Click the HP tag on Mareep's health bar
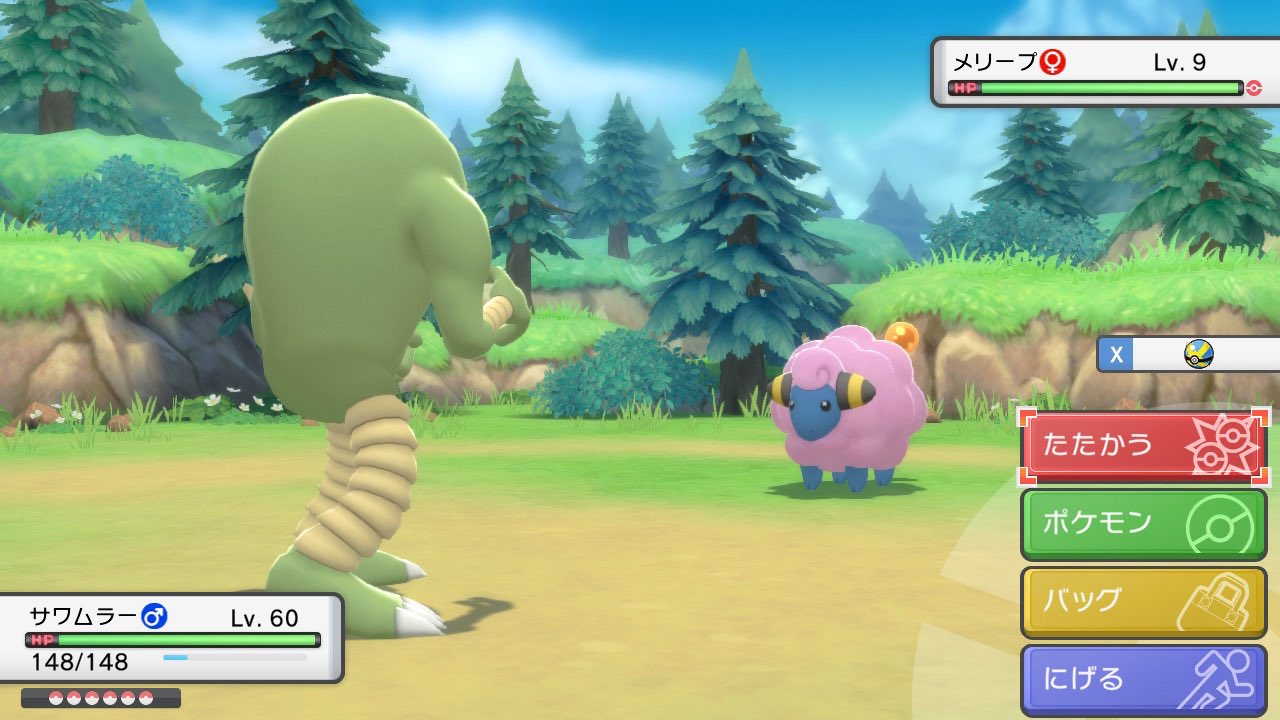 964,87
